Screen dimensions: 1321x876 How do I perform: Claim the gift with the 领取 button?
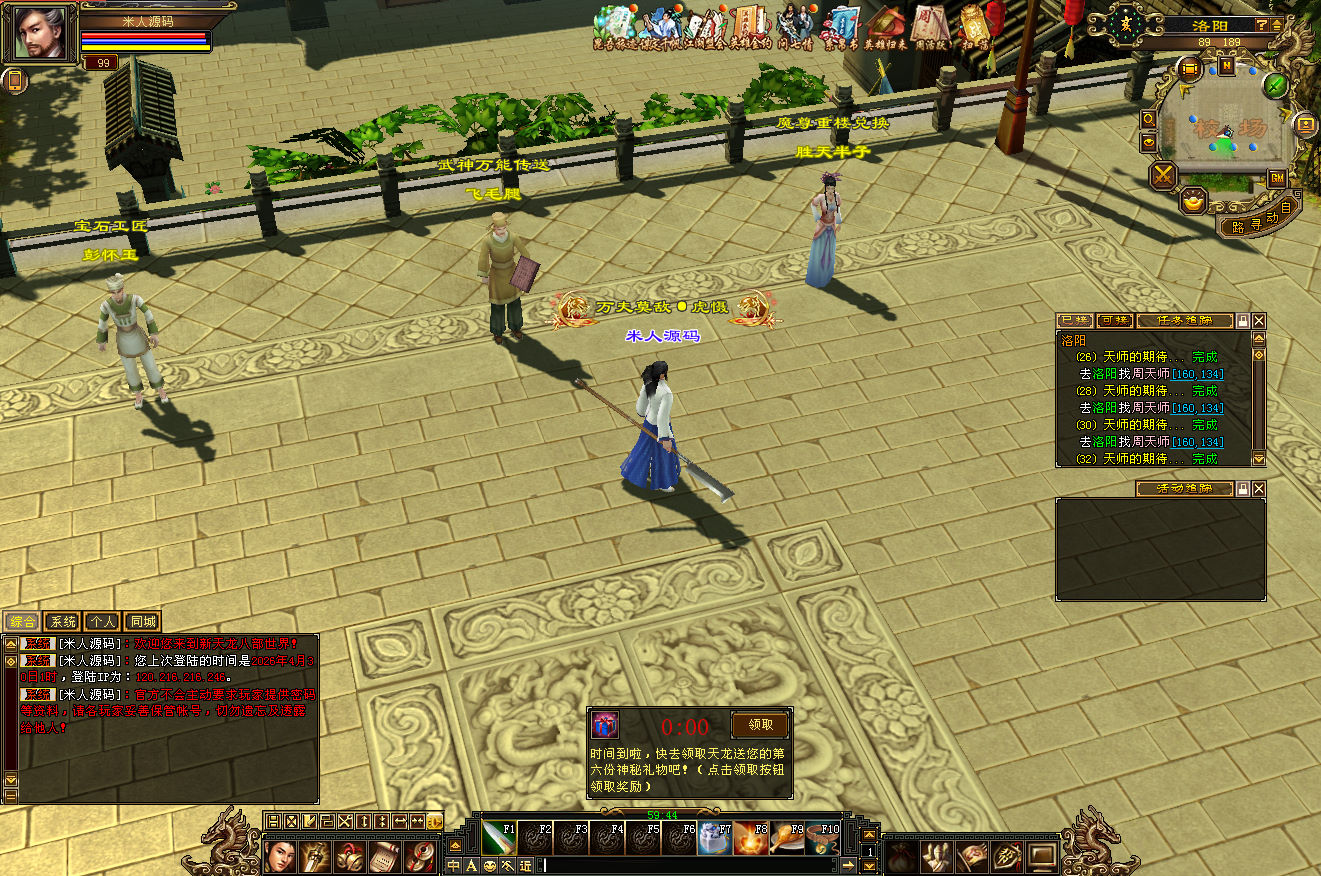(760, 725)
